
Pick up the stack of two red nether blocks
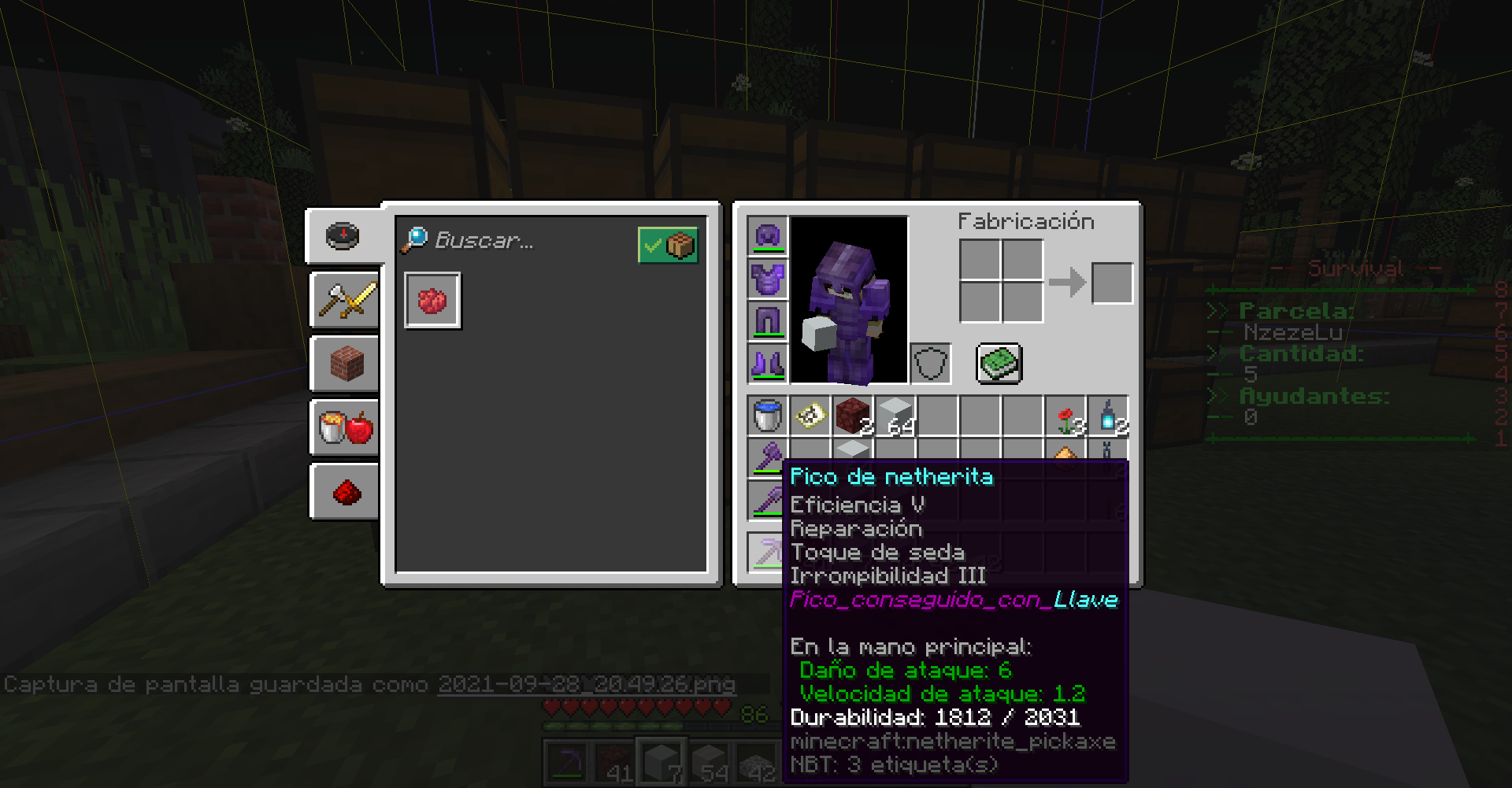point(853,416)
